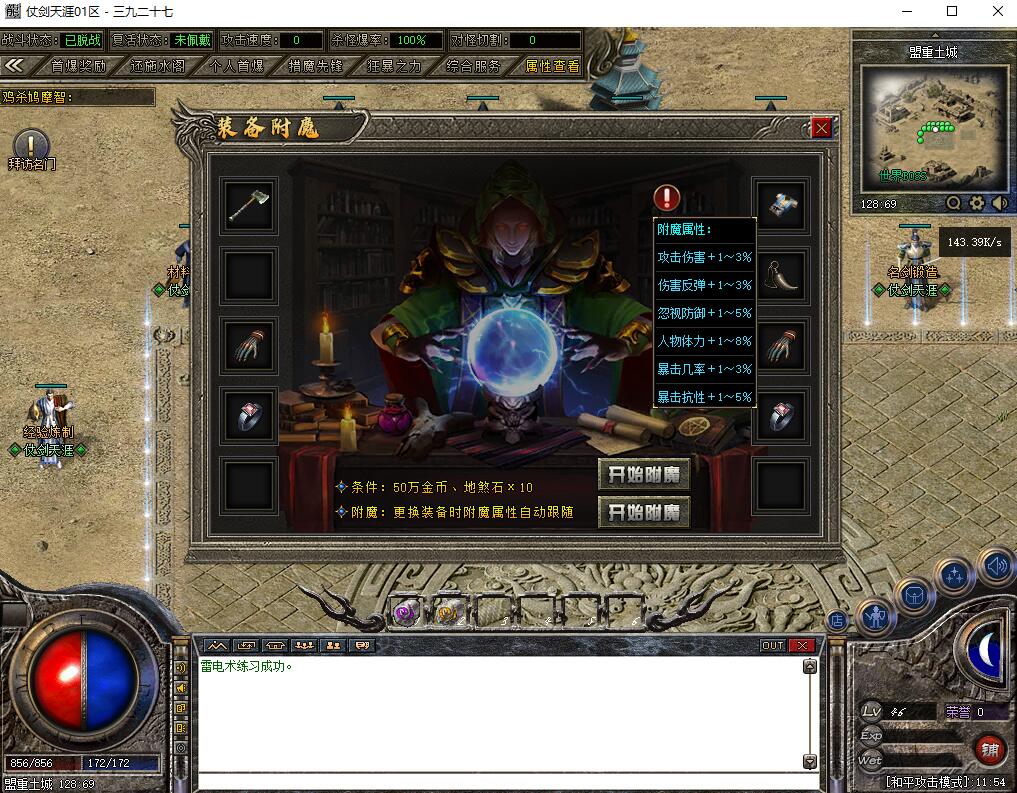Open the 综合服务 menu
This screenshot has width=1017, height=793.
(x=474, y=66)
